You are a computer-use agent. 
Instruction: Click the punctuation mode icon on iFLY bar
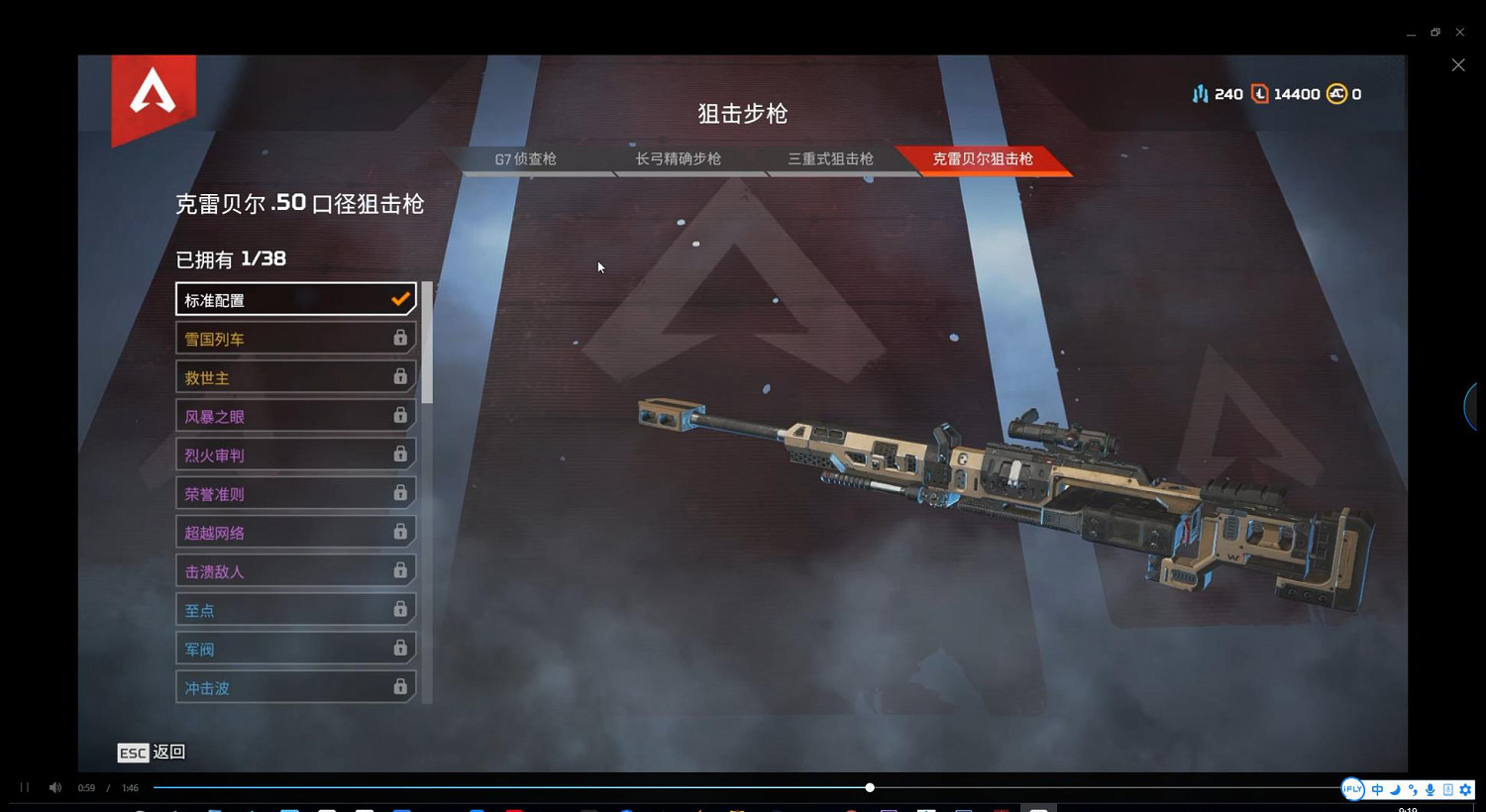pos(1414,790)
